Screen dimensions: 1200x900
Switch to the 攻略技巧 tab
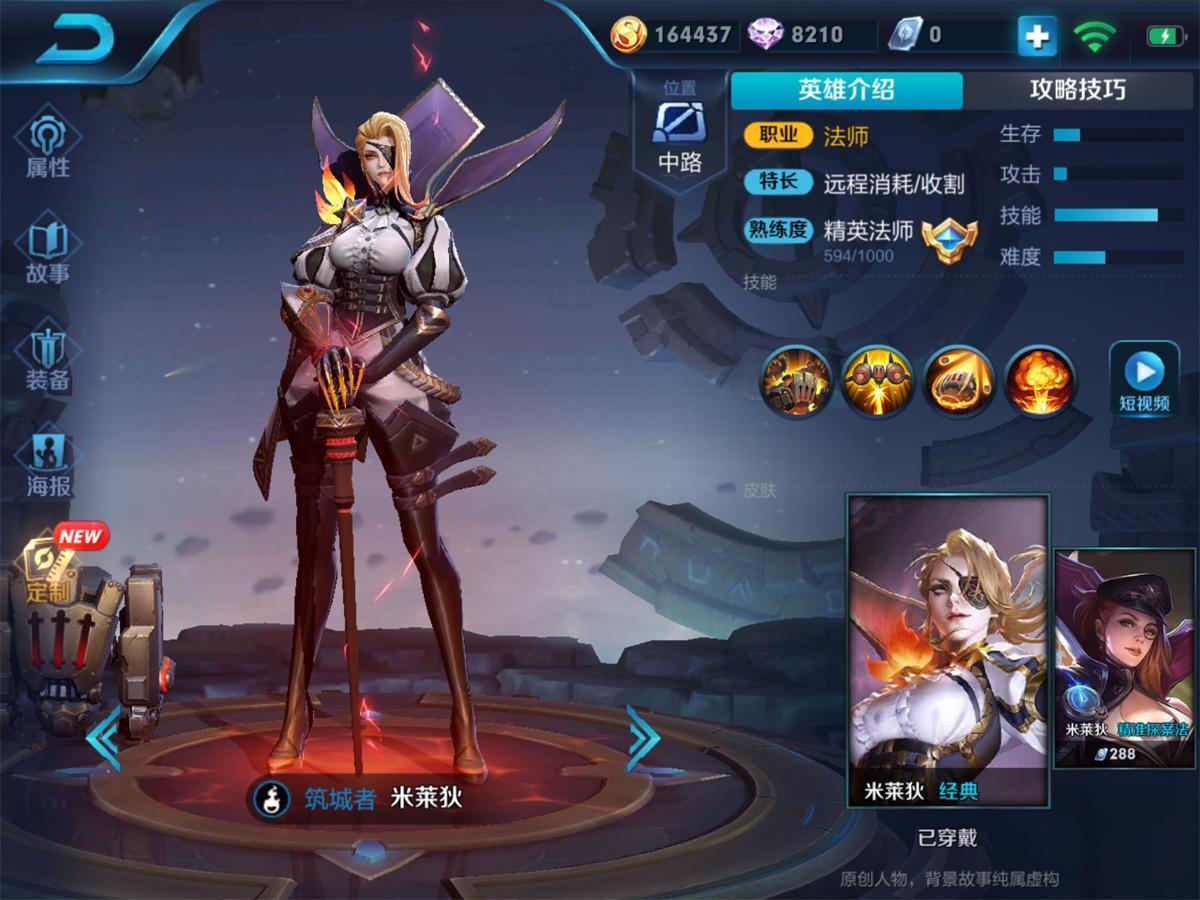point(1077,90)
